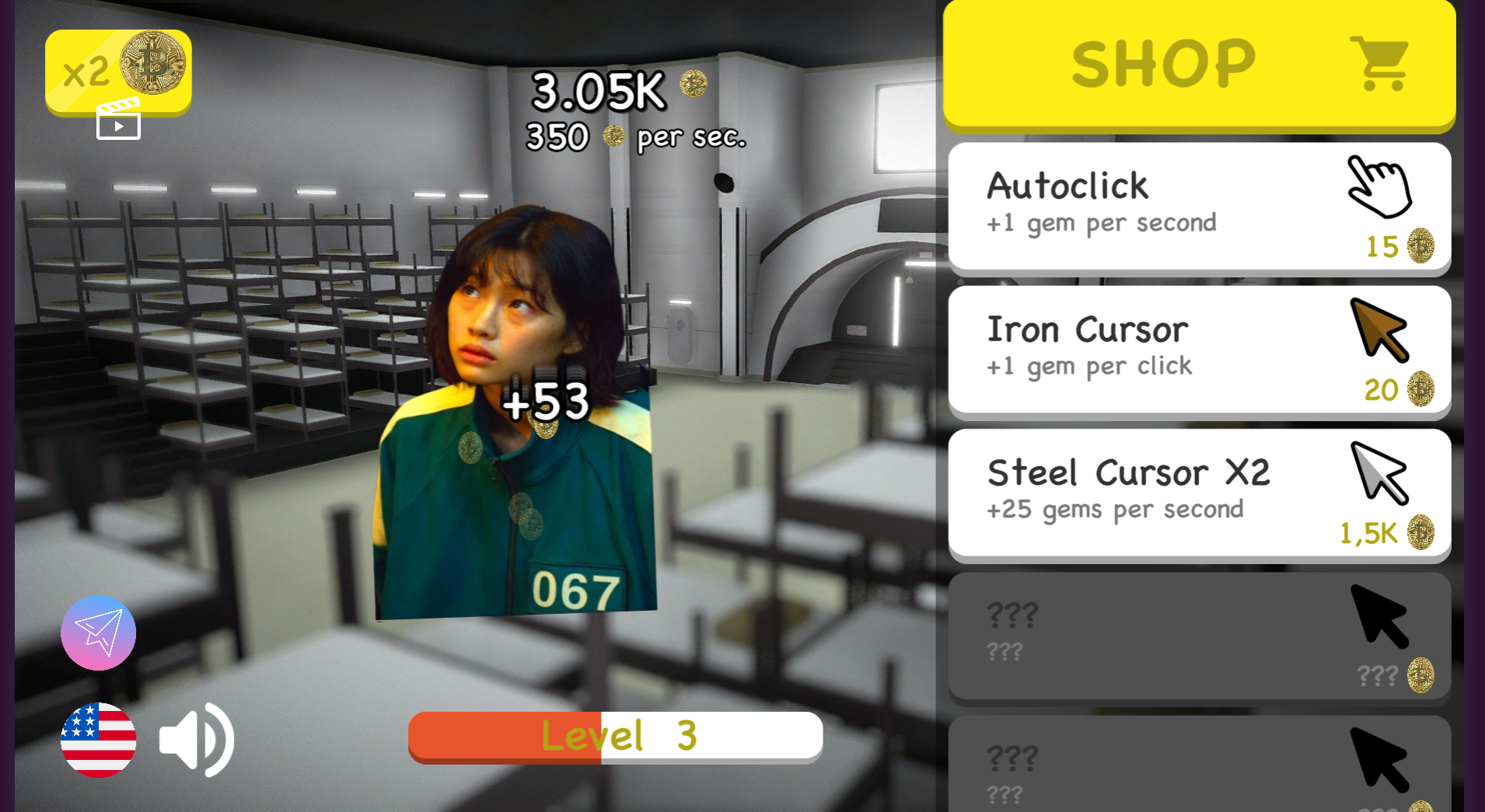This screenshot has height=812, width=1485.
Task: Mute the game sound with the speaker icon
Action: click(x=197, y=740)
